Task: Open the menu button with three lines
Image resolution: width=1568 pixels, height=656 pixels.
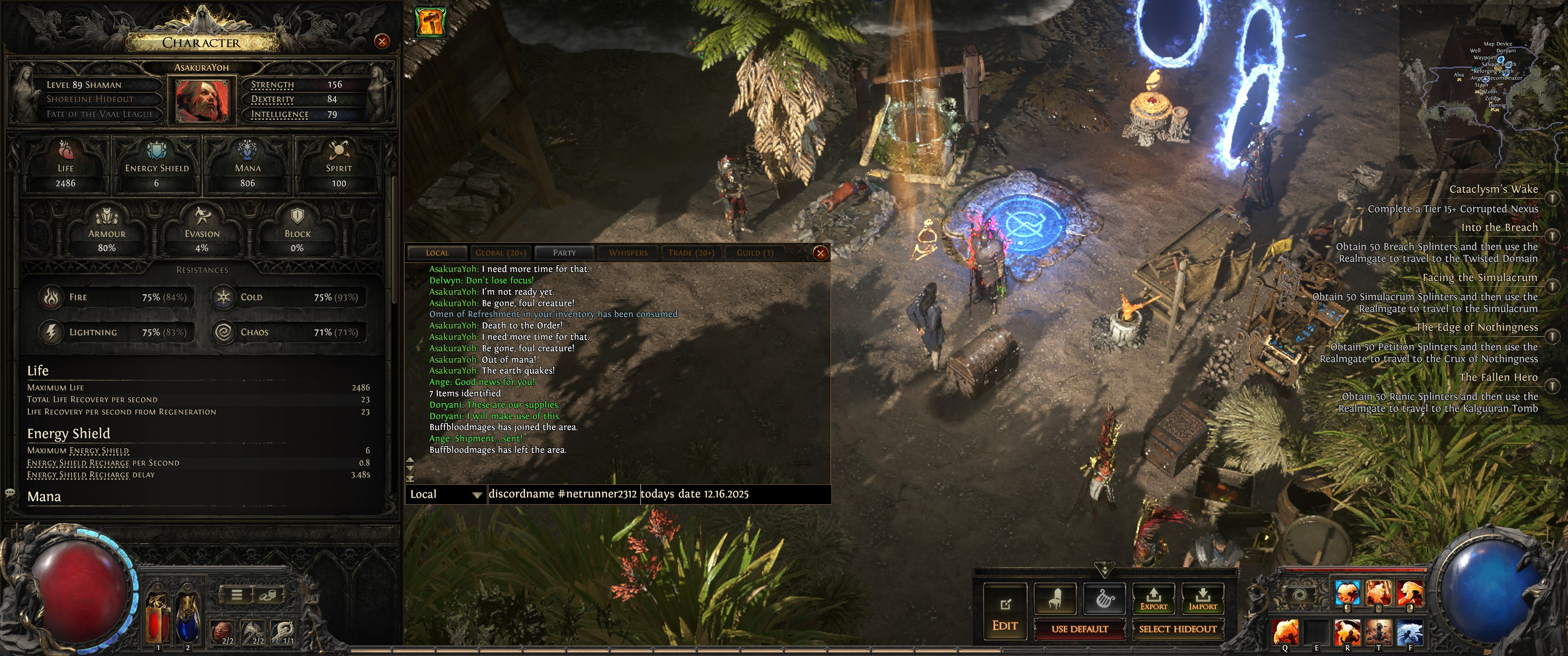Action: tap(237, 594)
